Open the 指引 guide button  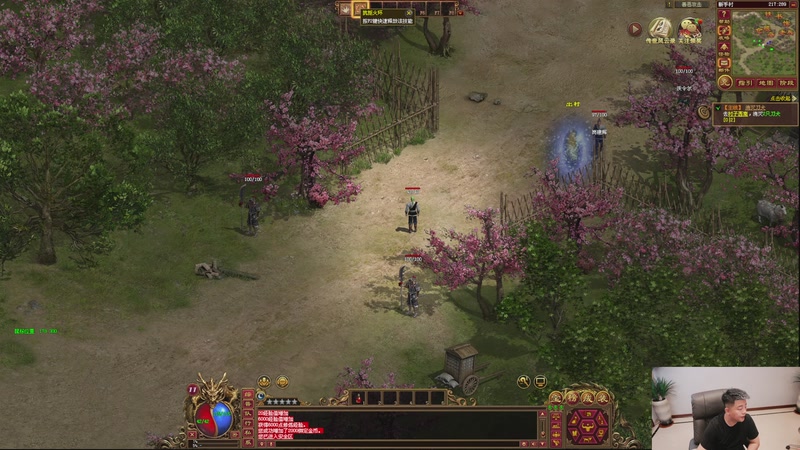tap(746, 82)
